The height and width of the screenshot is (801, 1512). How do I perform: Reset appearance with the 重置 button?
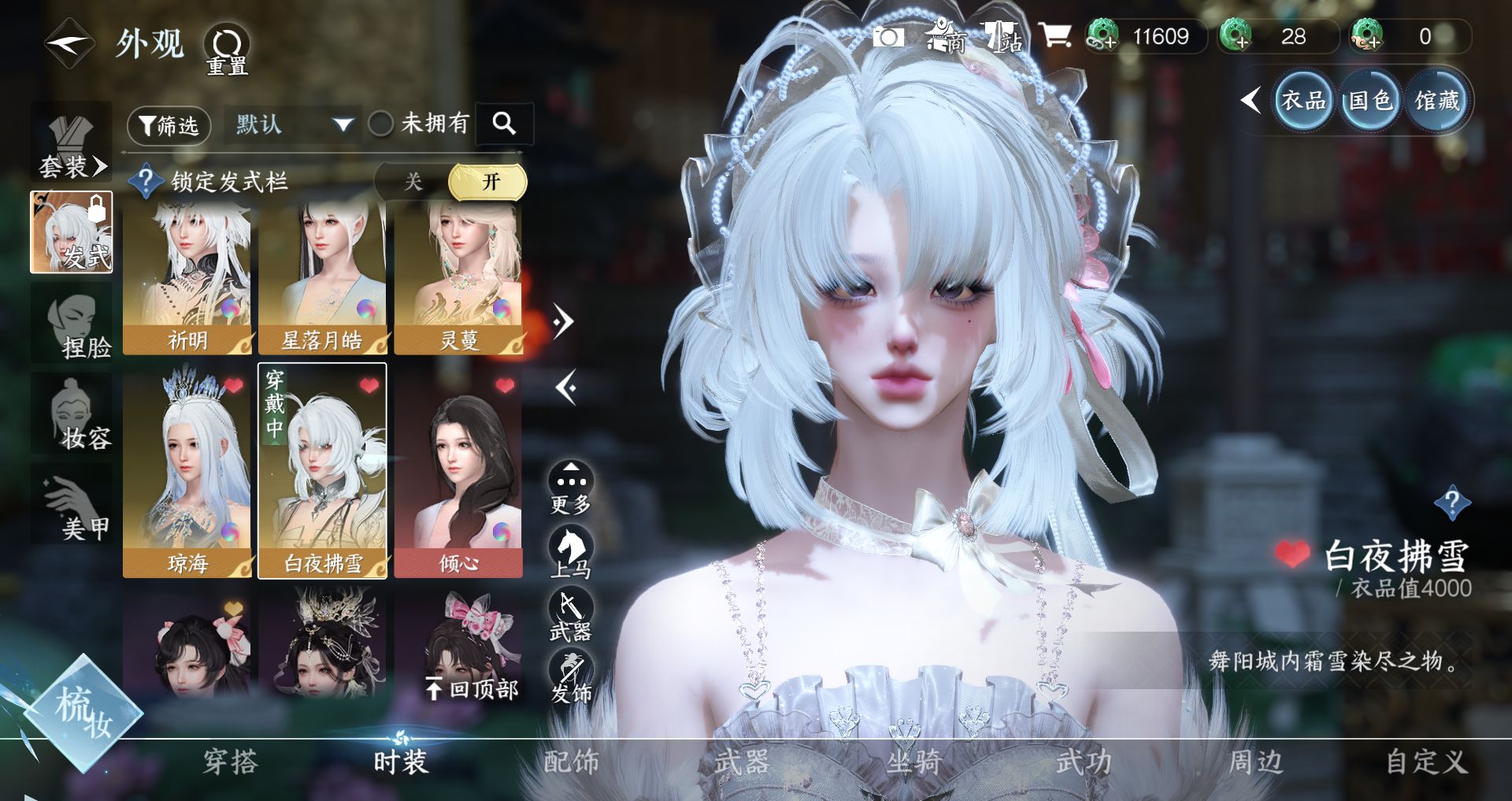tap(227, 50)
